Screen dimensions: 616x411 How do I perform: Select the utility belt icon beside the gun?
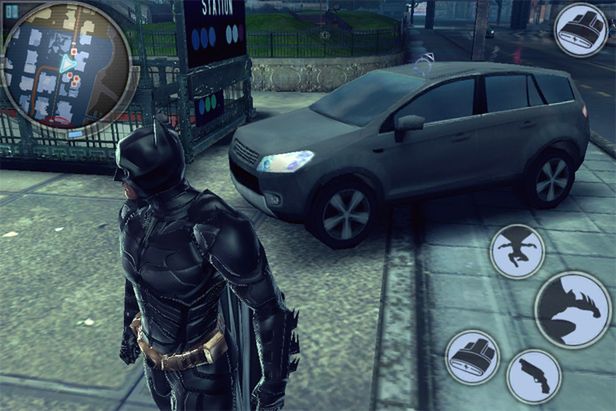(472, 357)
